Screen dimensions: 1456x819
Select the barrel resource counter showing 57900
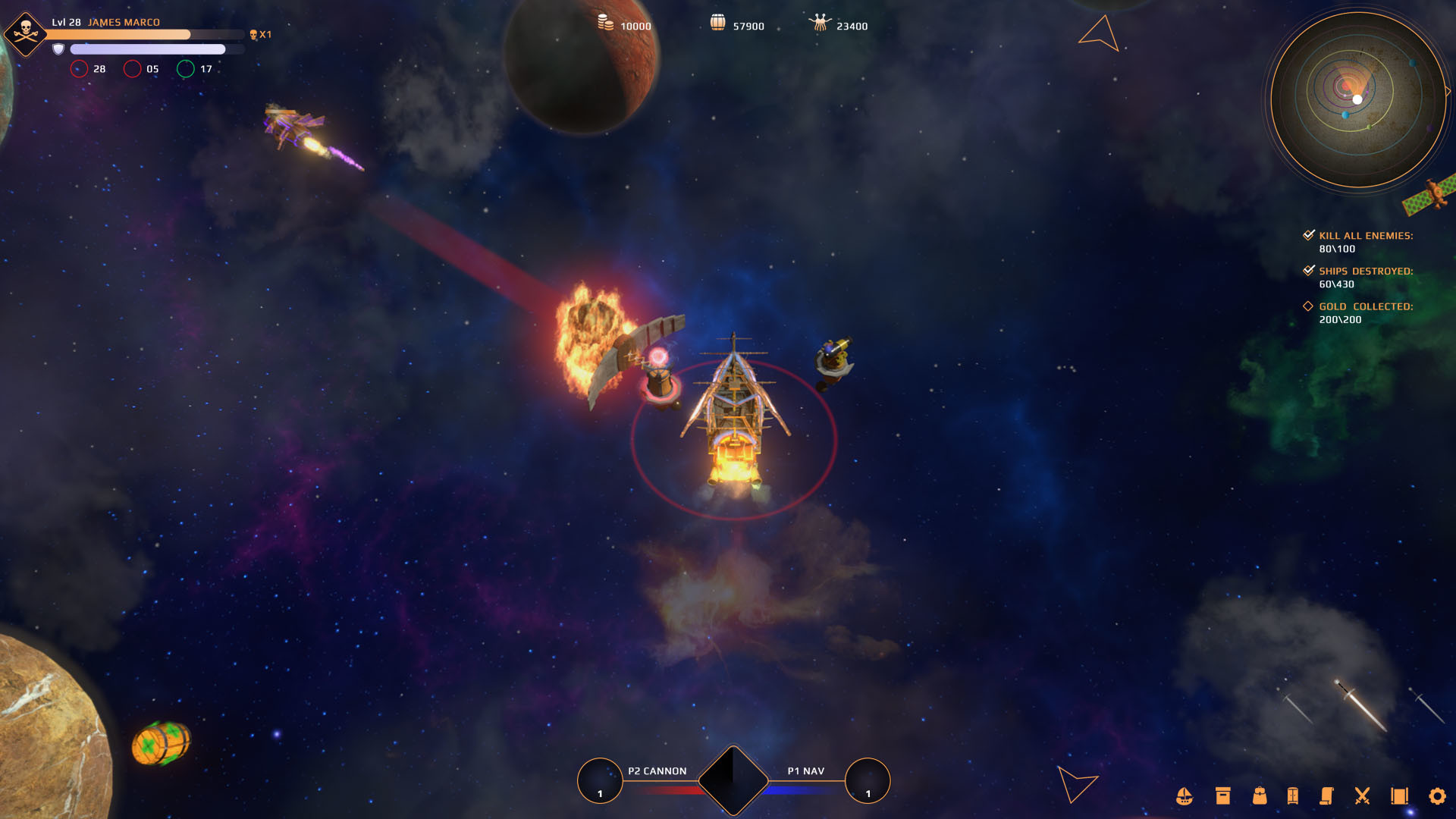[x=739, y=24]
